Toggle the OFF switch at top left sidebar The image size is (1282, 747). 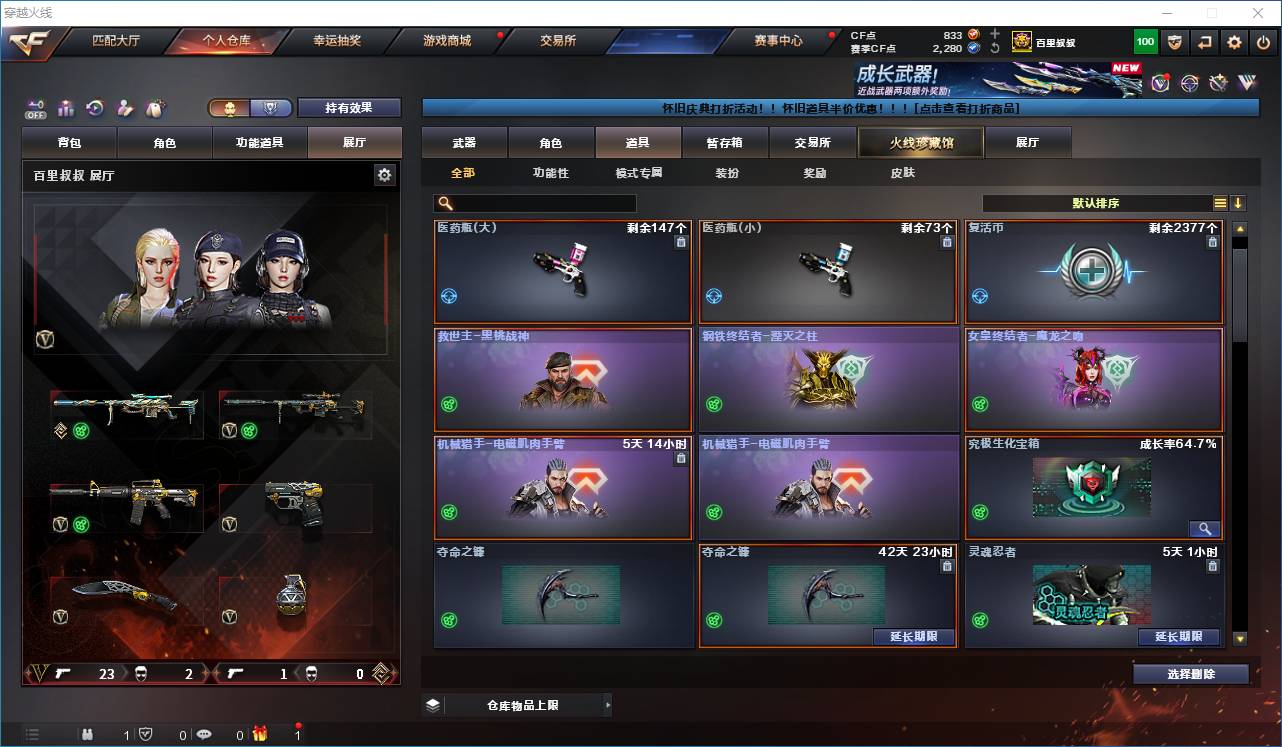(x=36, y=108)
